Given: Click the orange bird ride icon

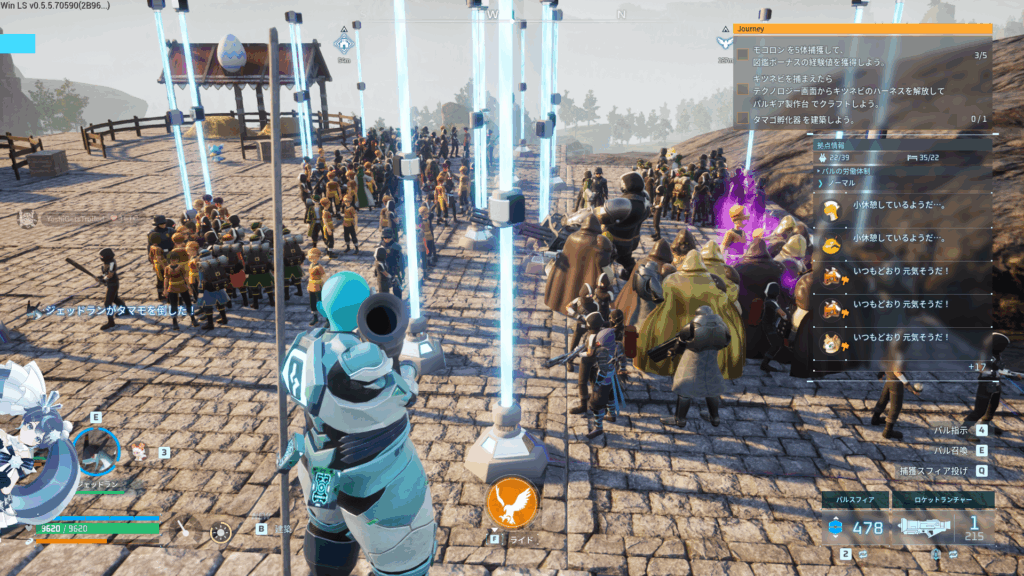Looking at the screenshot, I should pos(512,504).
